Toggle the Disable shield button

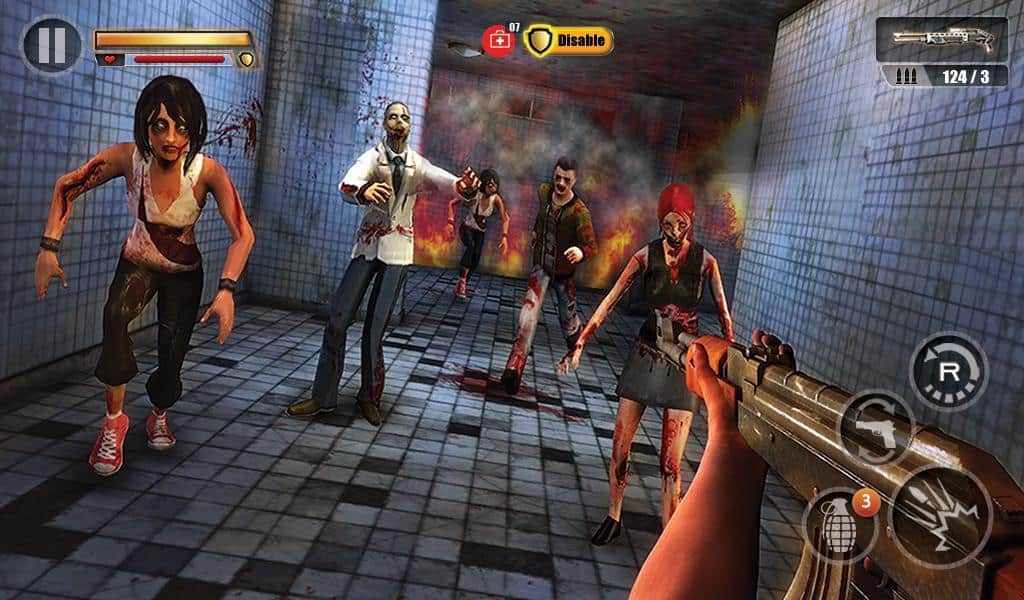coord(568,41)
